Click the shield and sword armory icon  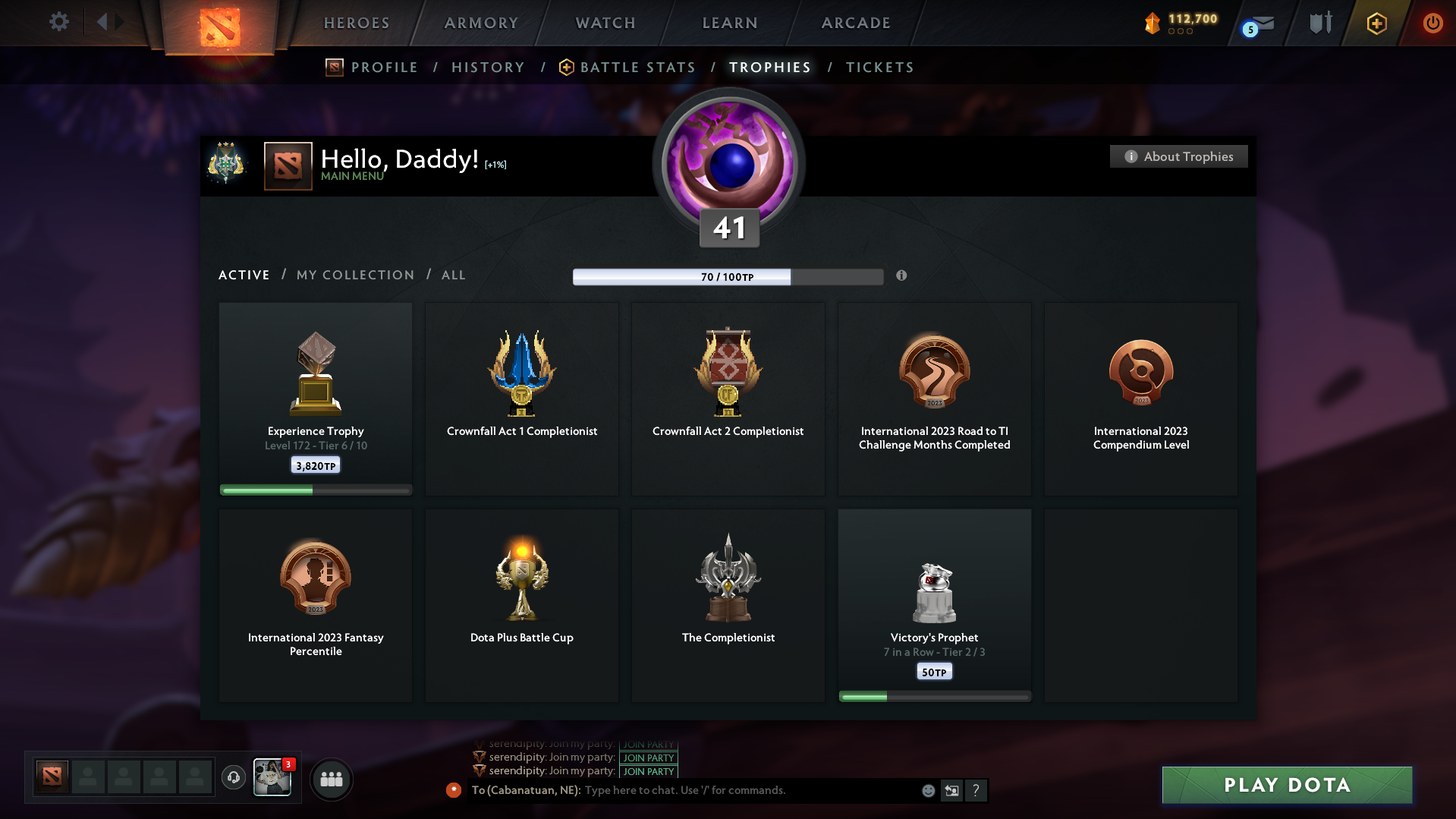coord(1319,24)
